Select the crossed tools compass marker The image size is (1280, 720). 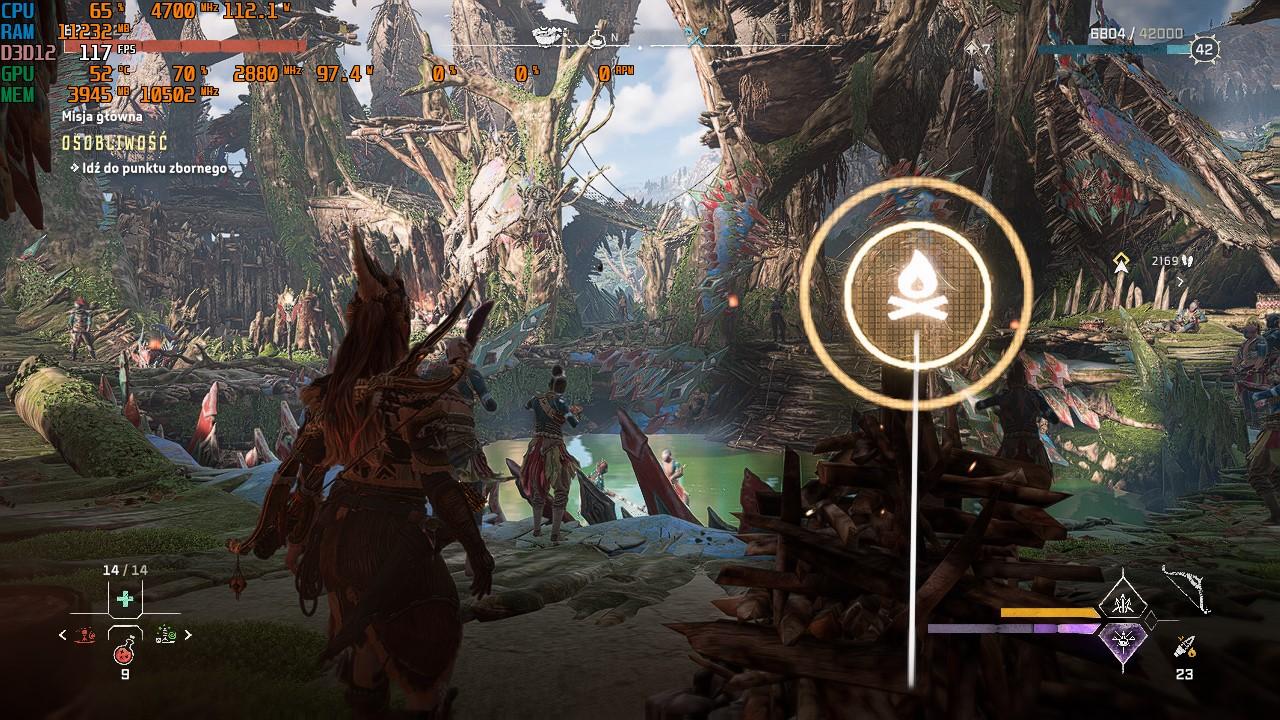(696, 38)
